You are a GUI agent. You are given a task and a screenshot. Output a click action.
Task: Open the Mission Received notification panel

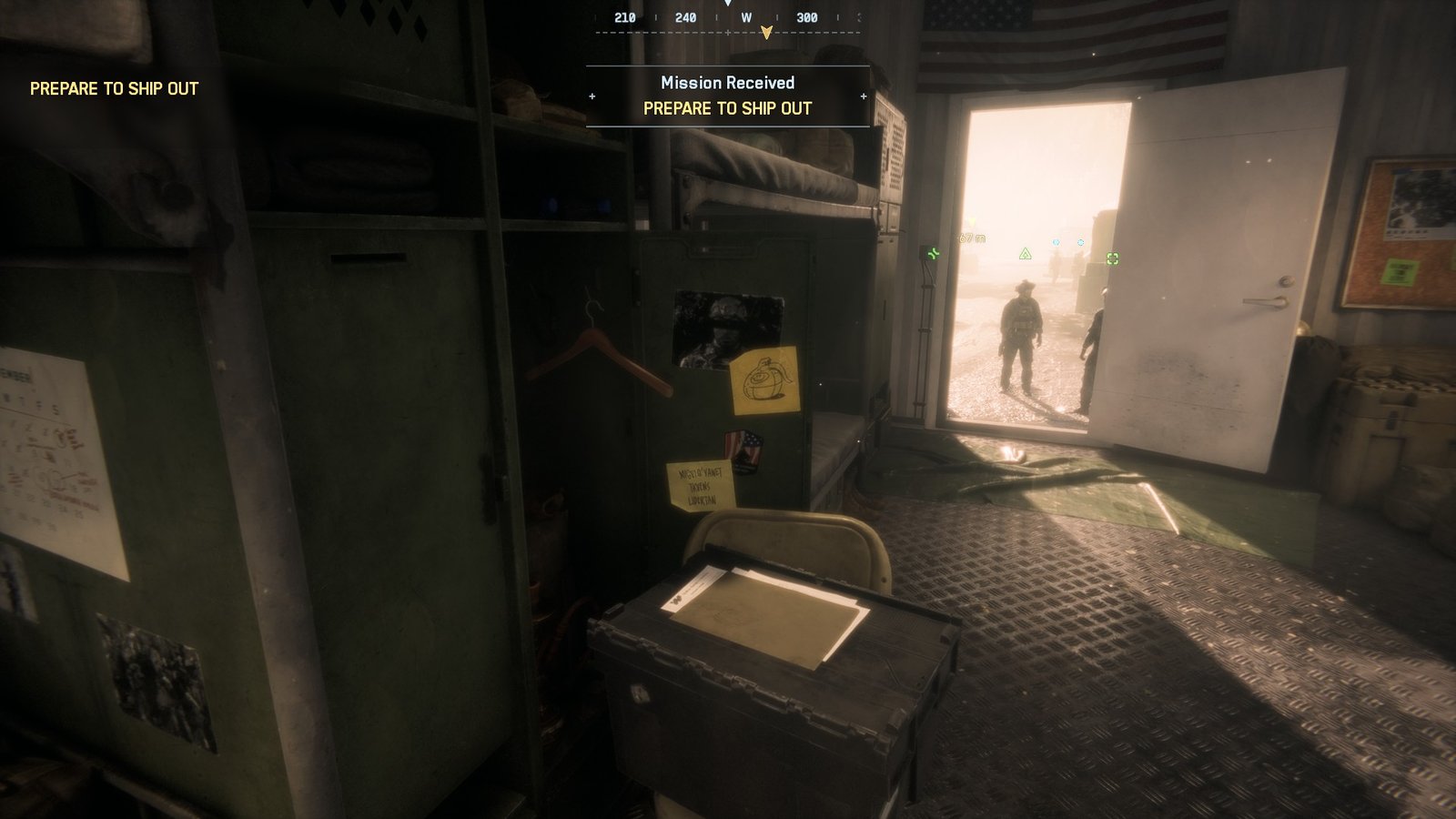pyautogui.click(x=726, y=95)
